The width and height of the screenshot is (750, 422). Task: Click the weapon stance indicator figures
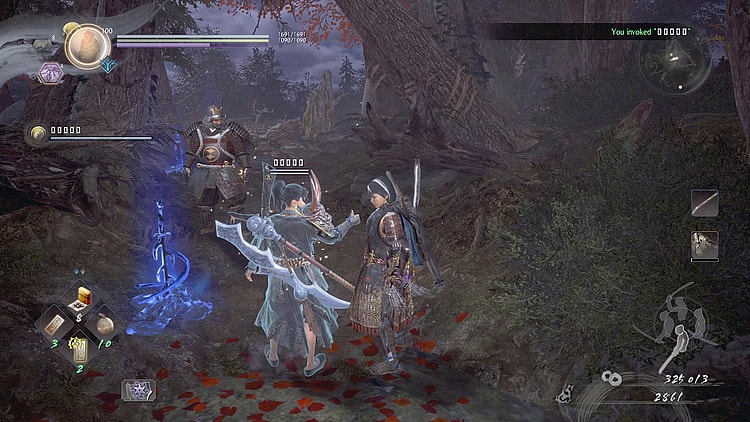685,320
